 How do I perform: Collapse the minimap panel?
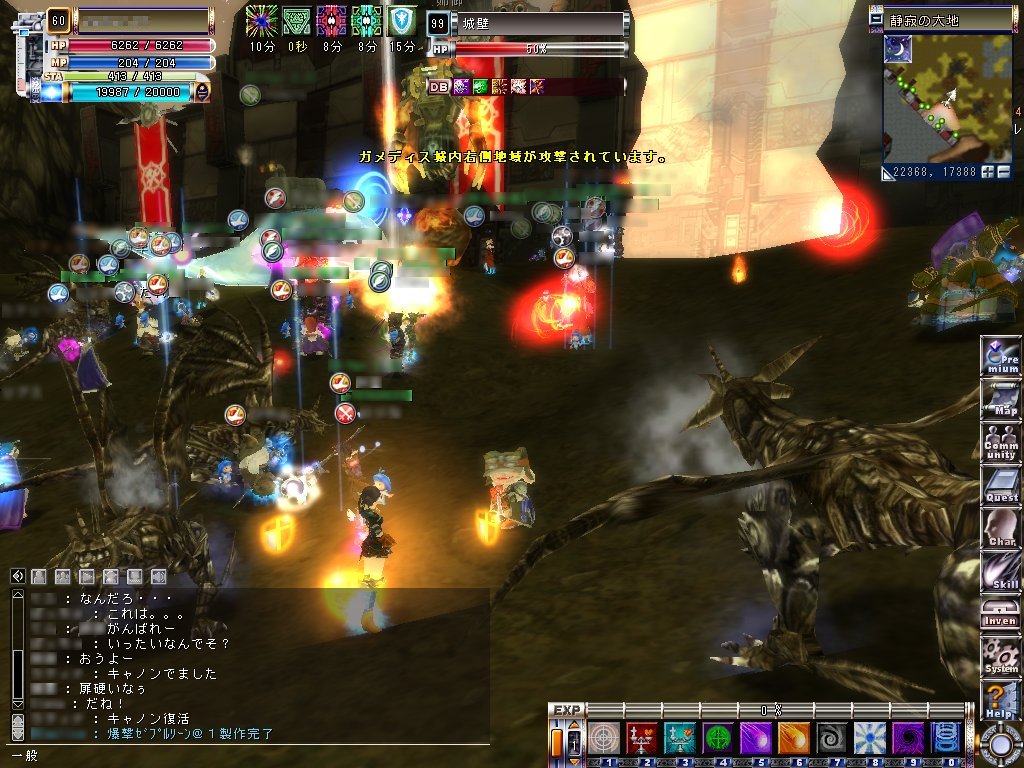[877, 19]
